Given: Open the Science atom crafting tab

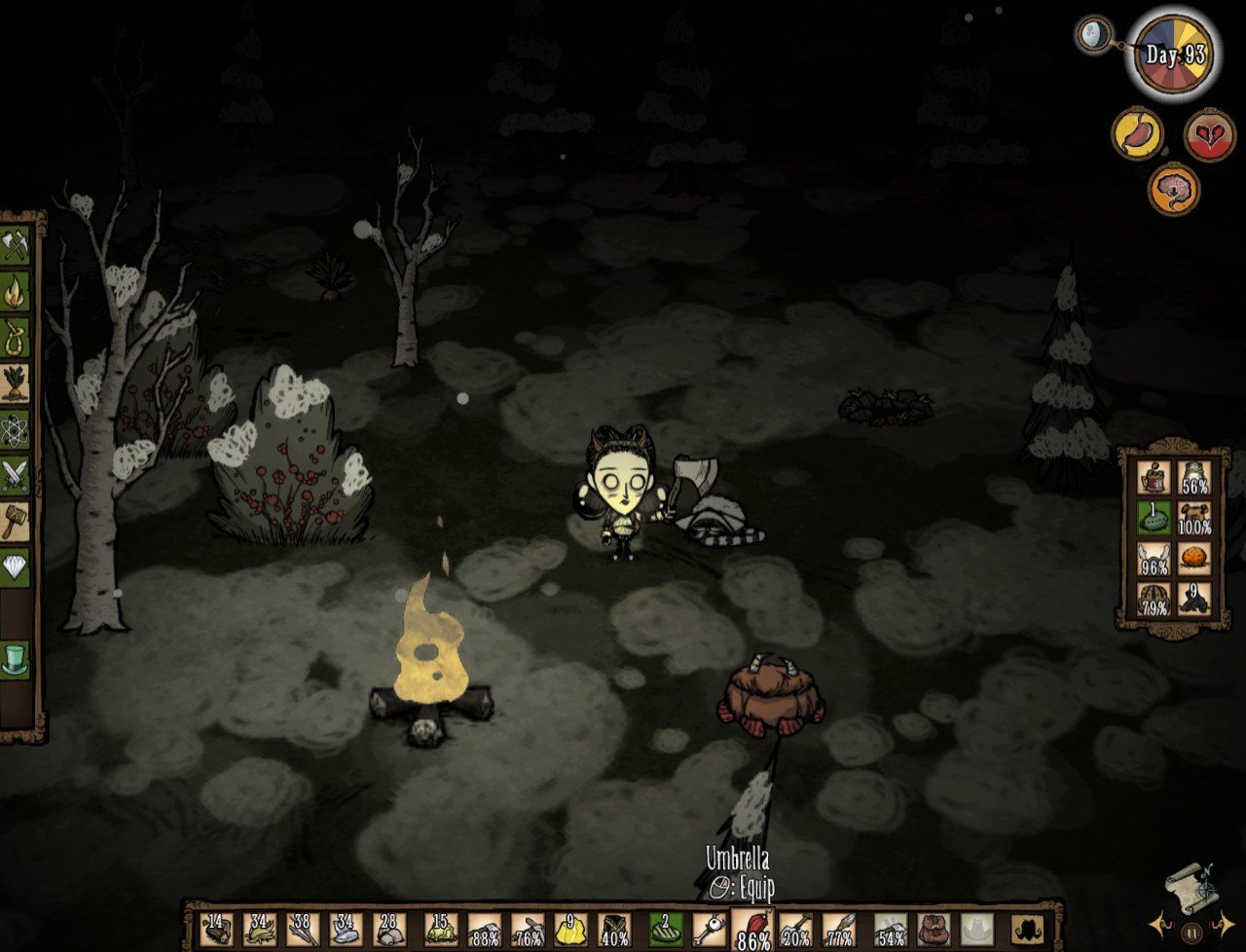Looking at the screenshot, I should [16, 429].
